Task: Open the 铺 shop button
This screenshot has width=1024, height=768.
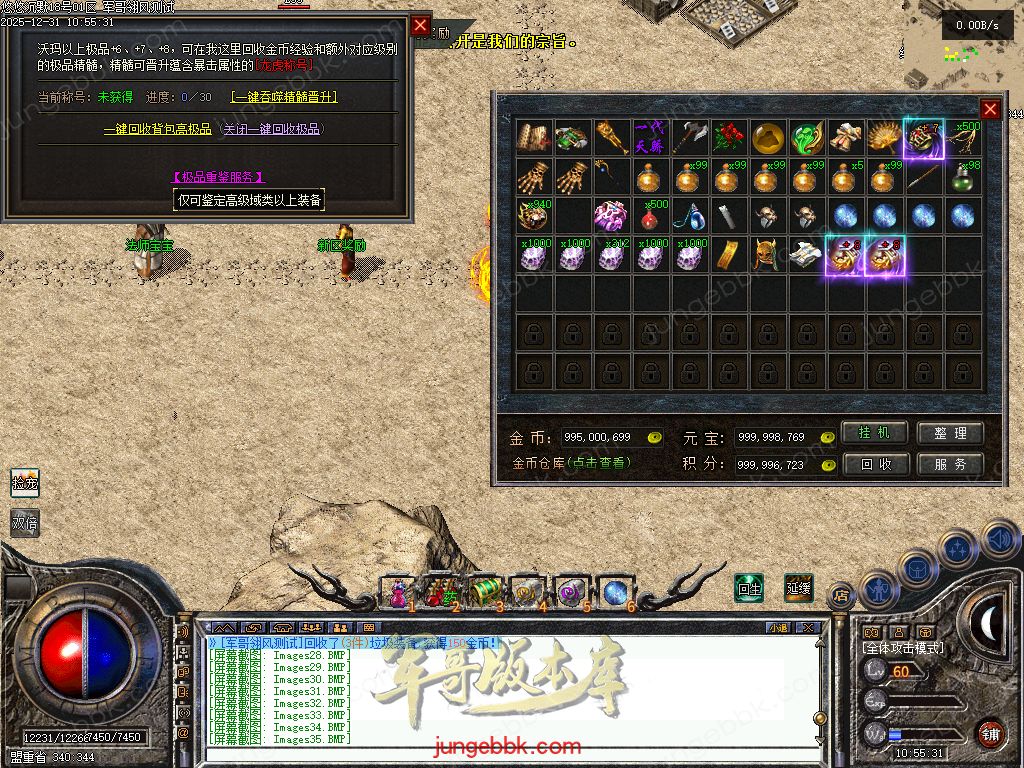Action: click(990, 733)
